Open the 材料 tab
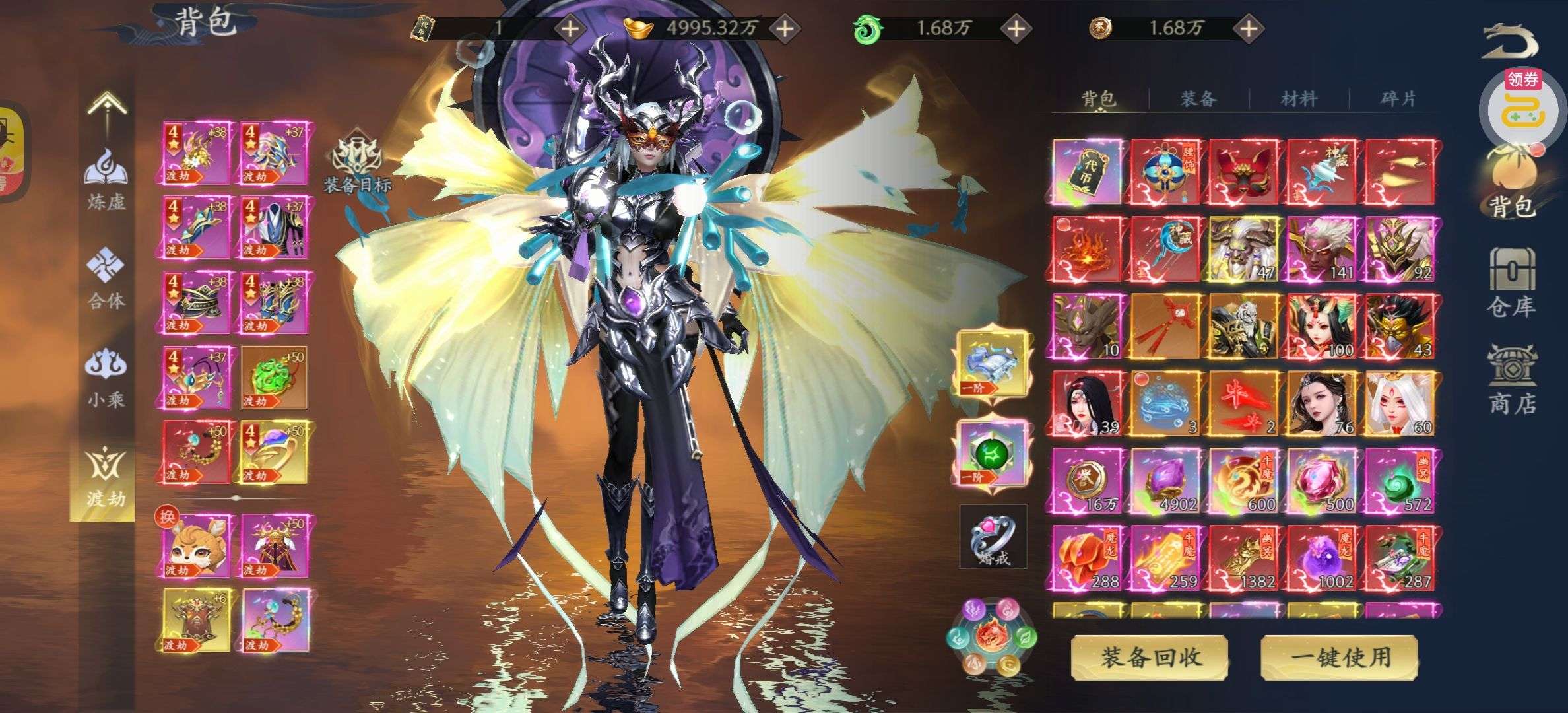The height and width of the screenshot is (713, 1568). [1298, 99]
